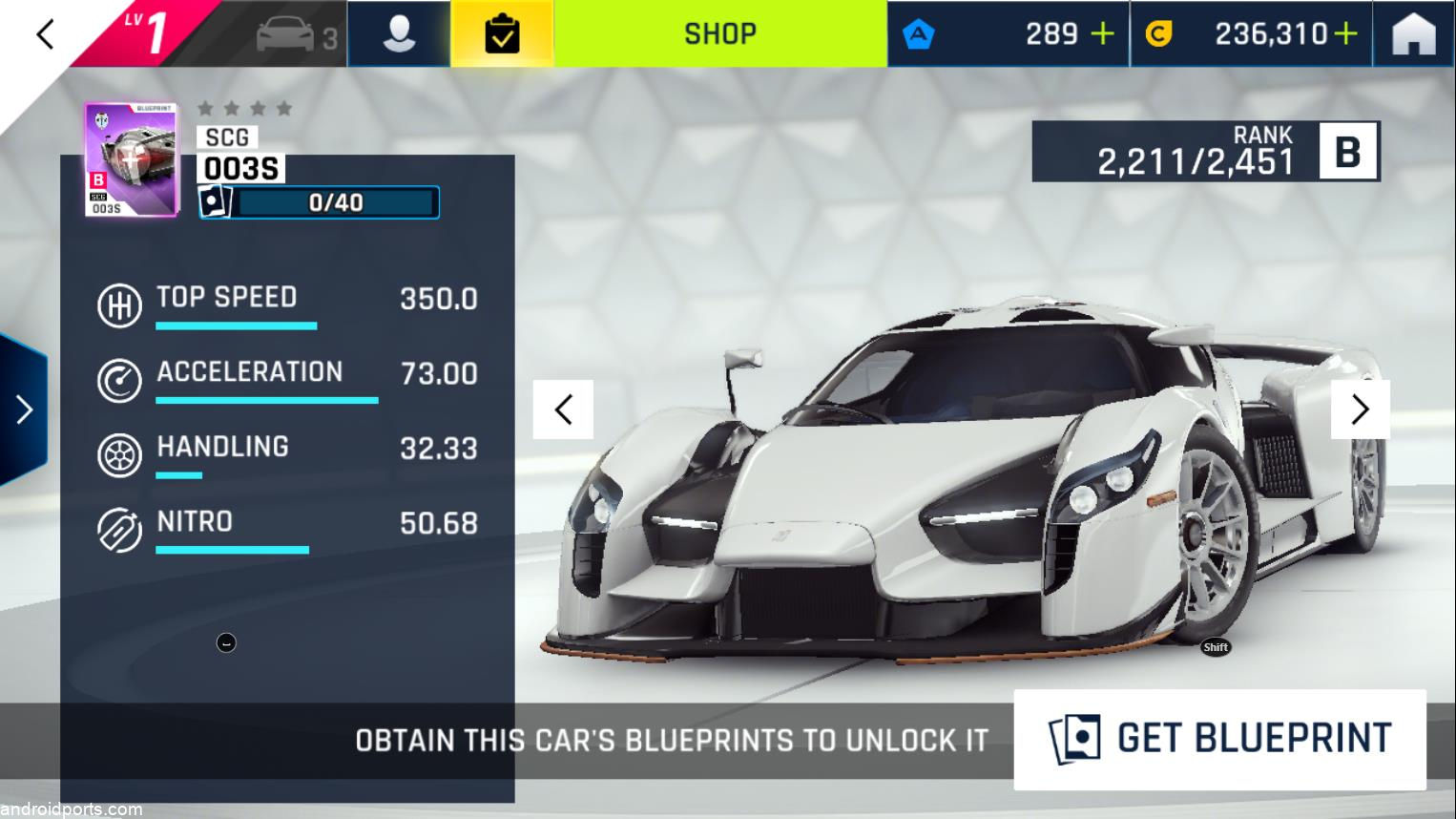Expand the blue side panel arrow
1456x819 pixels.
24,409
